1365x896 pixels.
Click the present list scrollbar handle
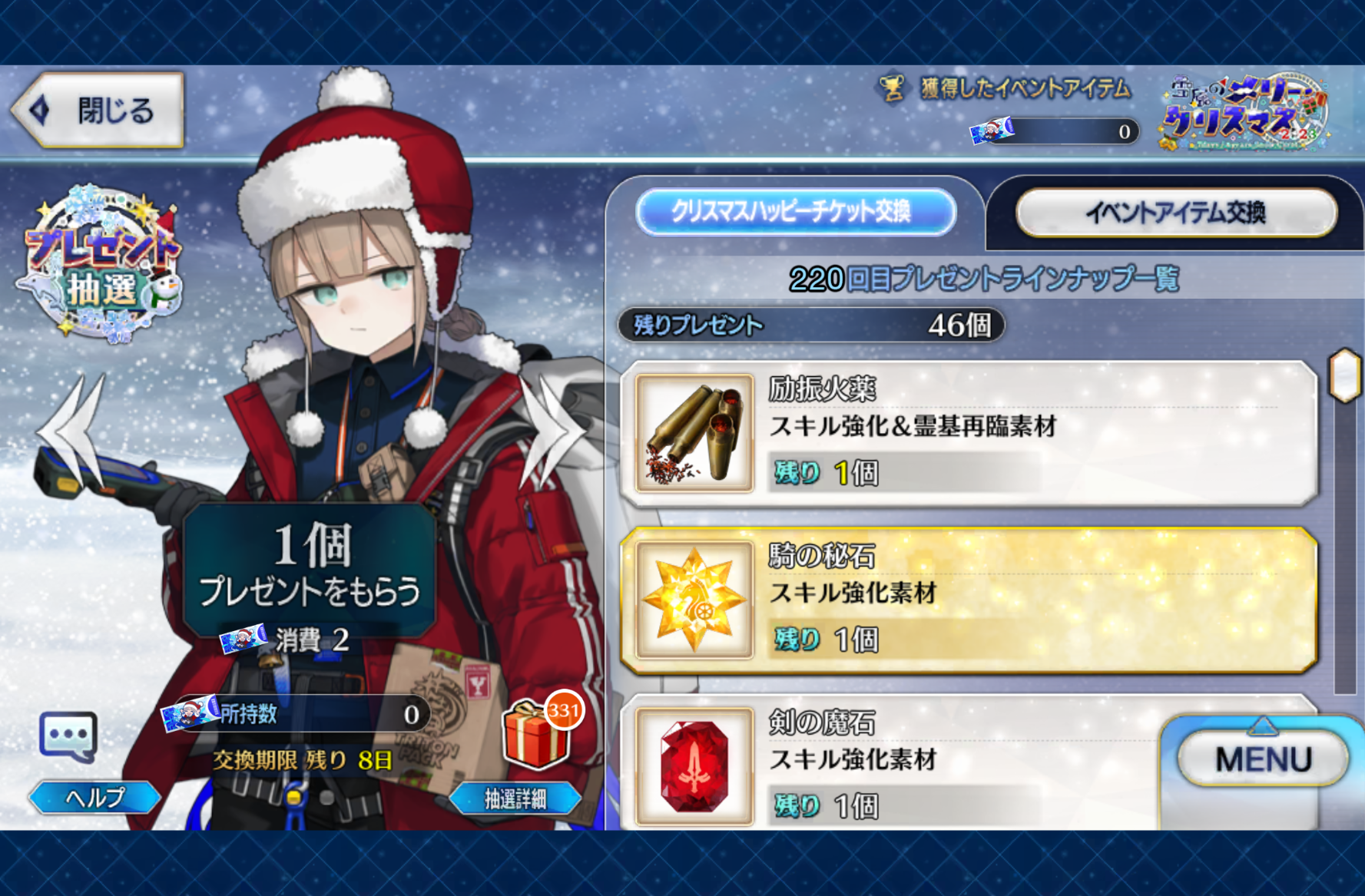click(x=1345, y=375)
